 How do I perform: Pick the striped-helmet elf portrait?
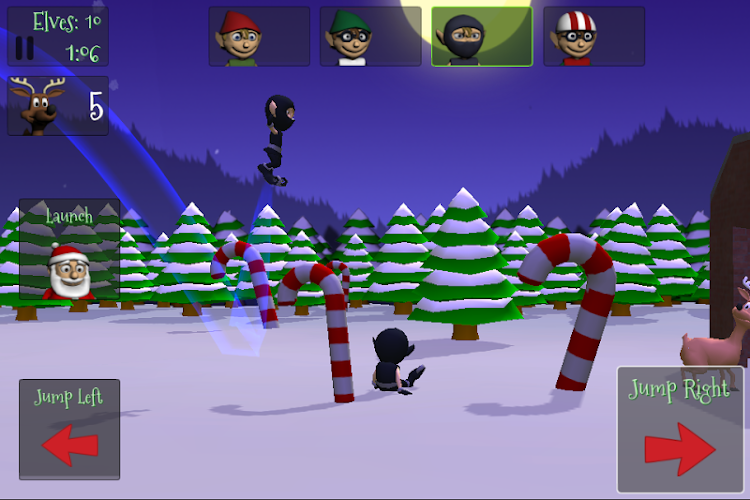click(x=594, y=37)
